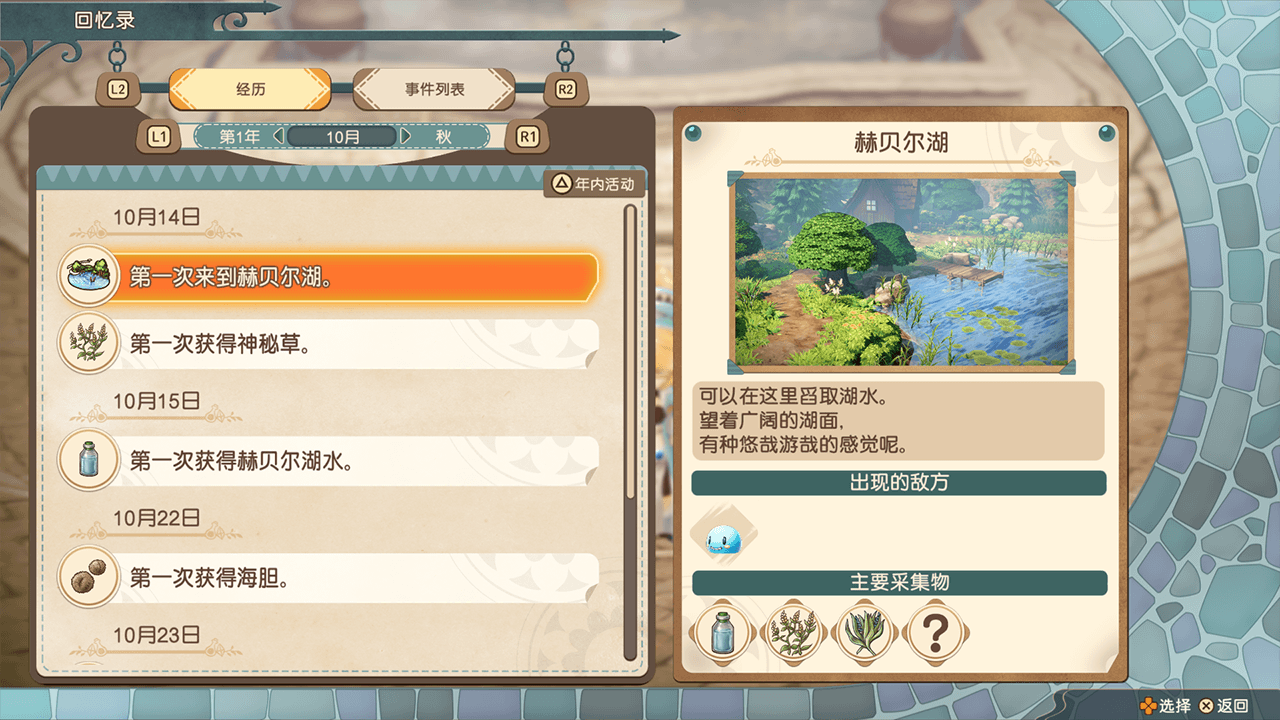The height and width of the screenshot is (720, 1280).
Task: Open the 事件列表 tab
Action: (434, 89)
